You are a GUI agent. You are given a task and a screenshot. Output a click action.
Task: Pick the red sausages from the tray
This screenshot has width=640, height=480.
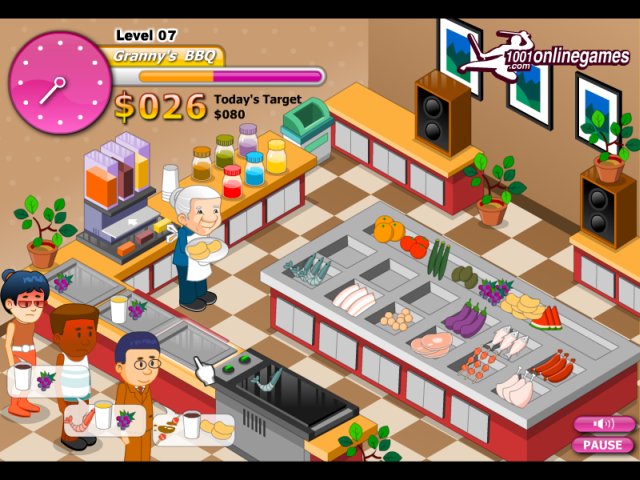552,367
